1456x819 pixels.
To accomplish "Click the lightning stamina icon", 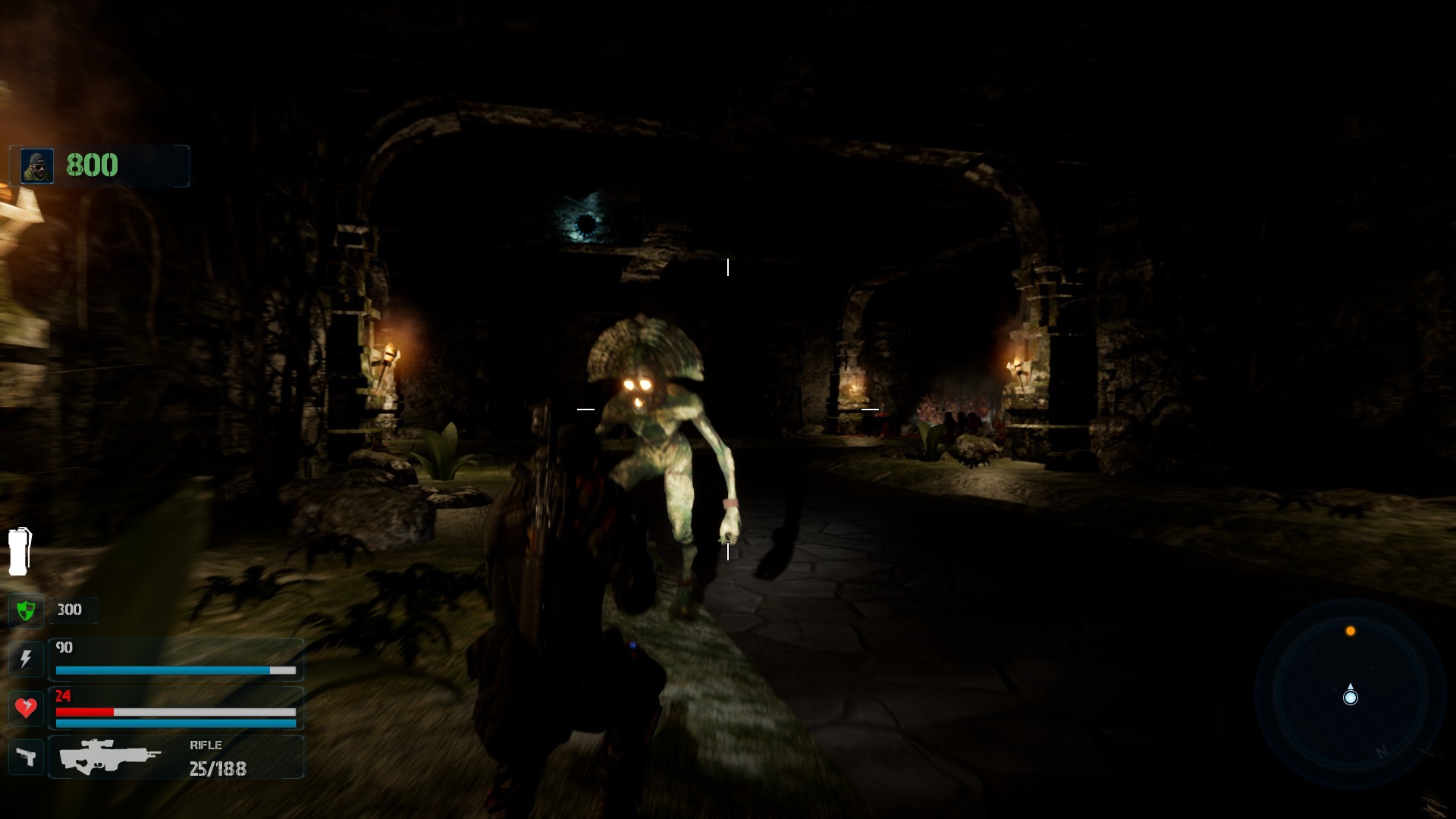I will click(x=26, y=659).
